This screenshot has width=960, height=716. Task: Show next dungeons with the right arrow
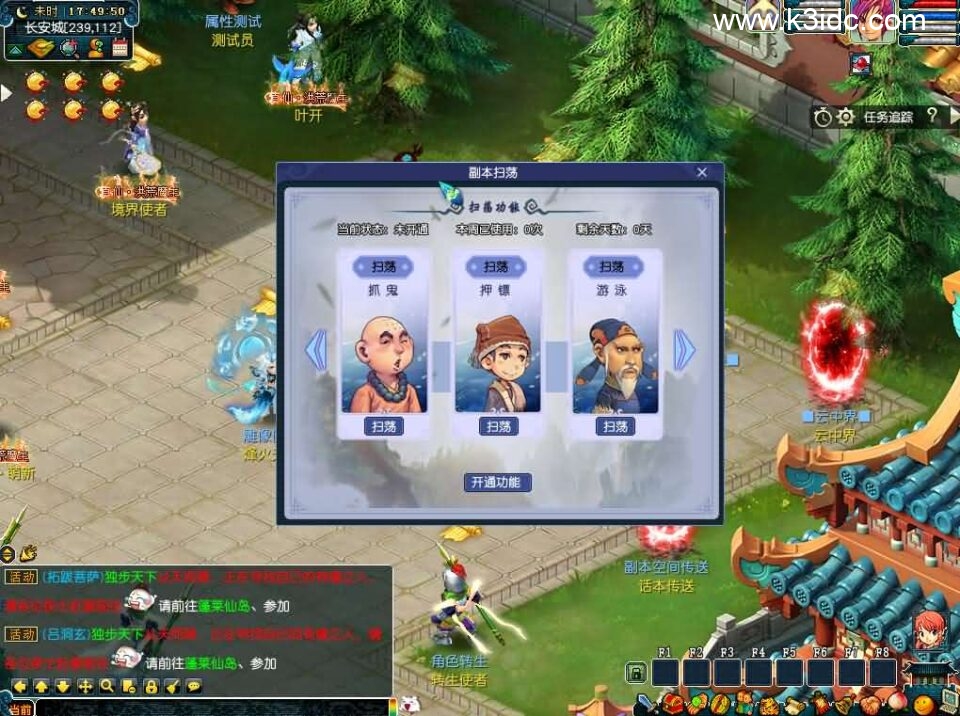pyautogui.click(x=684, y=351)
